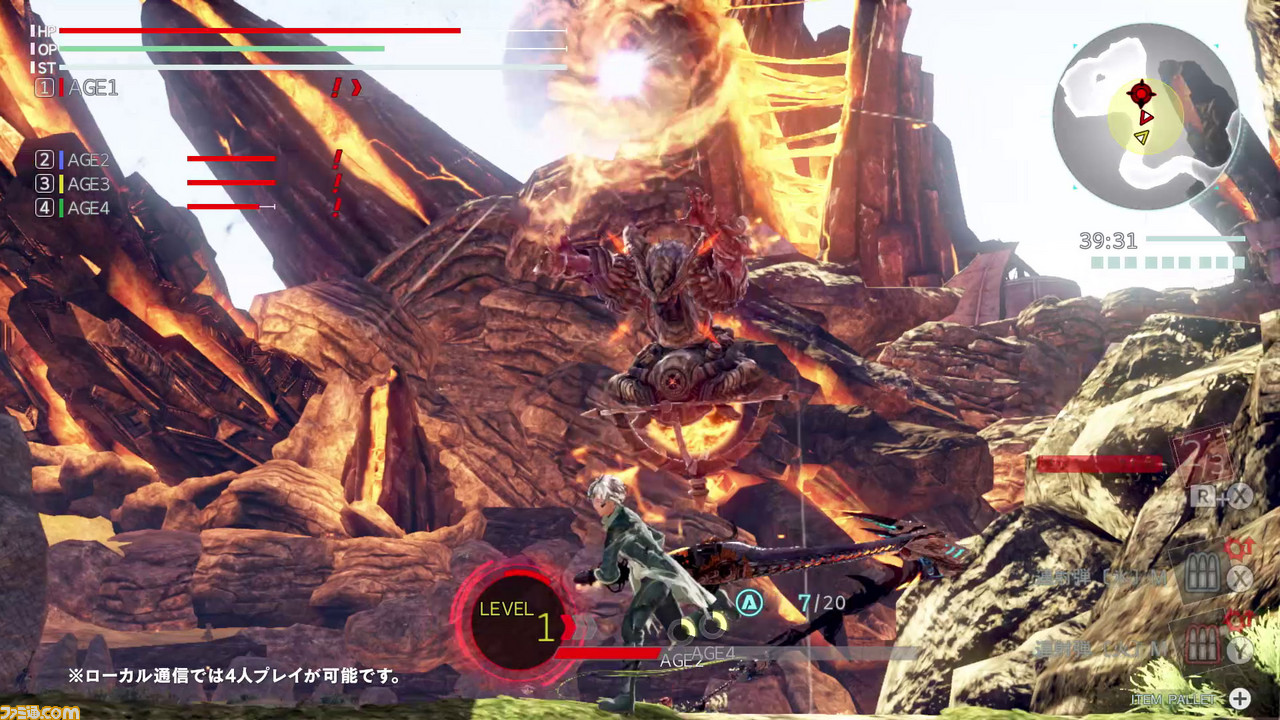Click the Y button prompt beside the fire bullet
1280x720 pixels.
coord(1239,651)
